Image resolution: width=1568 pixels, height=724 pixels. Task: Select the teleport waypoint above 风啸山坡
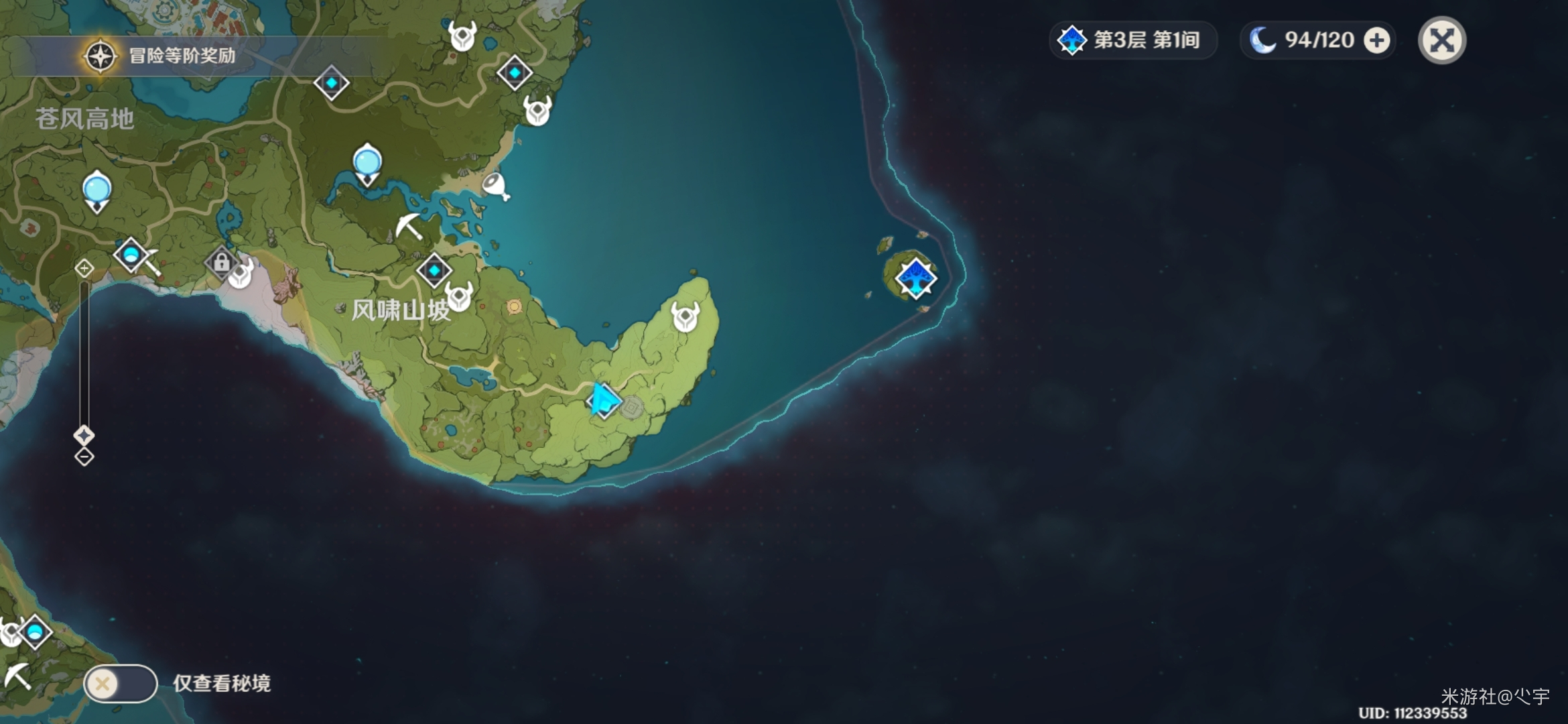[434, 270]
